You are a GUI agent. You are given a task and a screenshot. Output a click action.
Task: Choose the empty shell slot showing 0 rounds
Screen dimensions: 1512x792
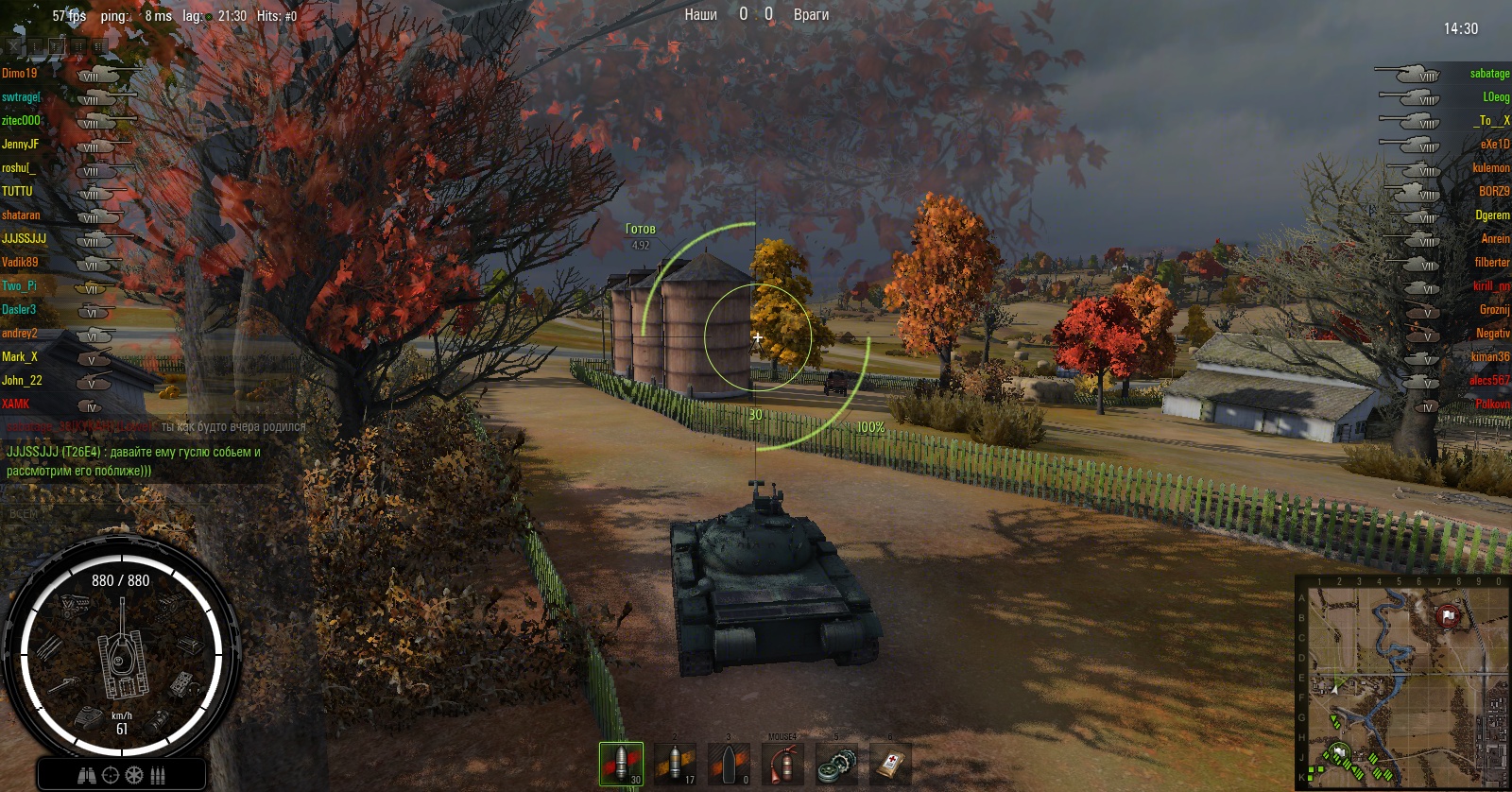tap(729, 764)
